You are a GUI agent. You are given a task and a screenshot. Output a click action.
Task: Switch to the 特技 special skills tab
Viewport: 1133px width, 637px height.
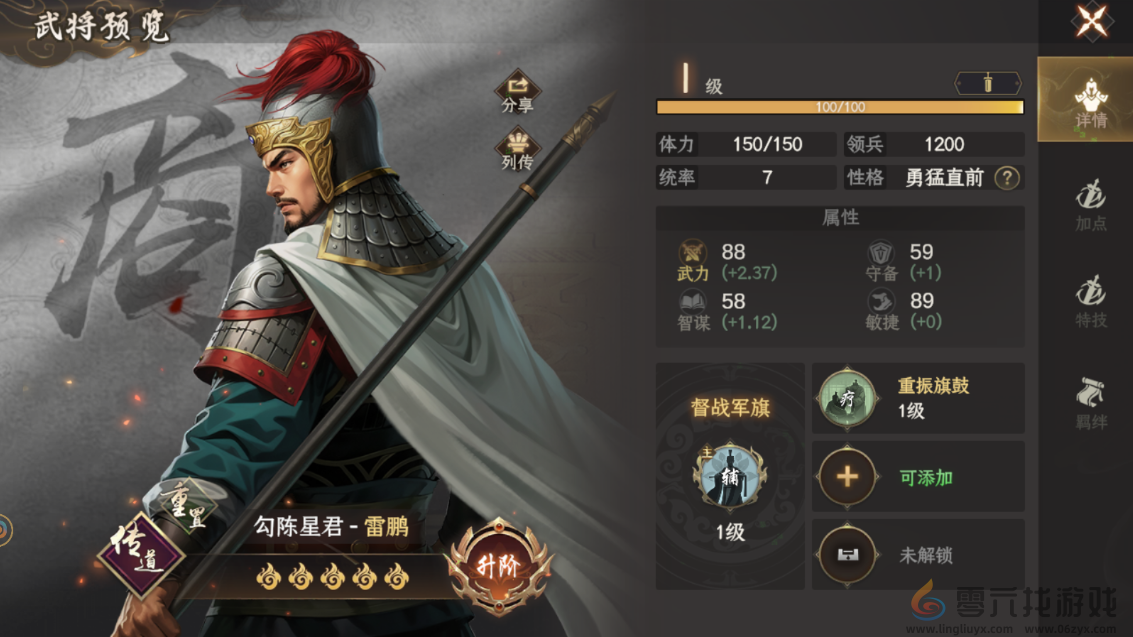click(x=1090, y=302)
